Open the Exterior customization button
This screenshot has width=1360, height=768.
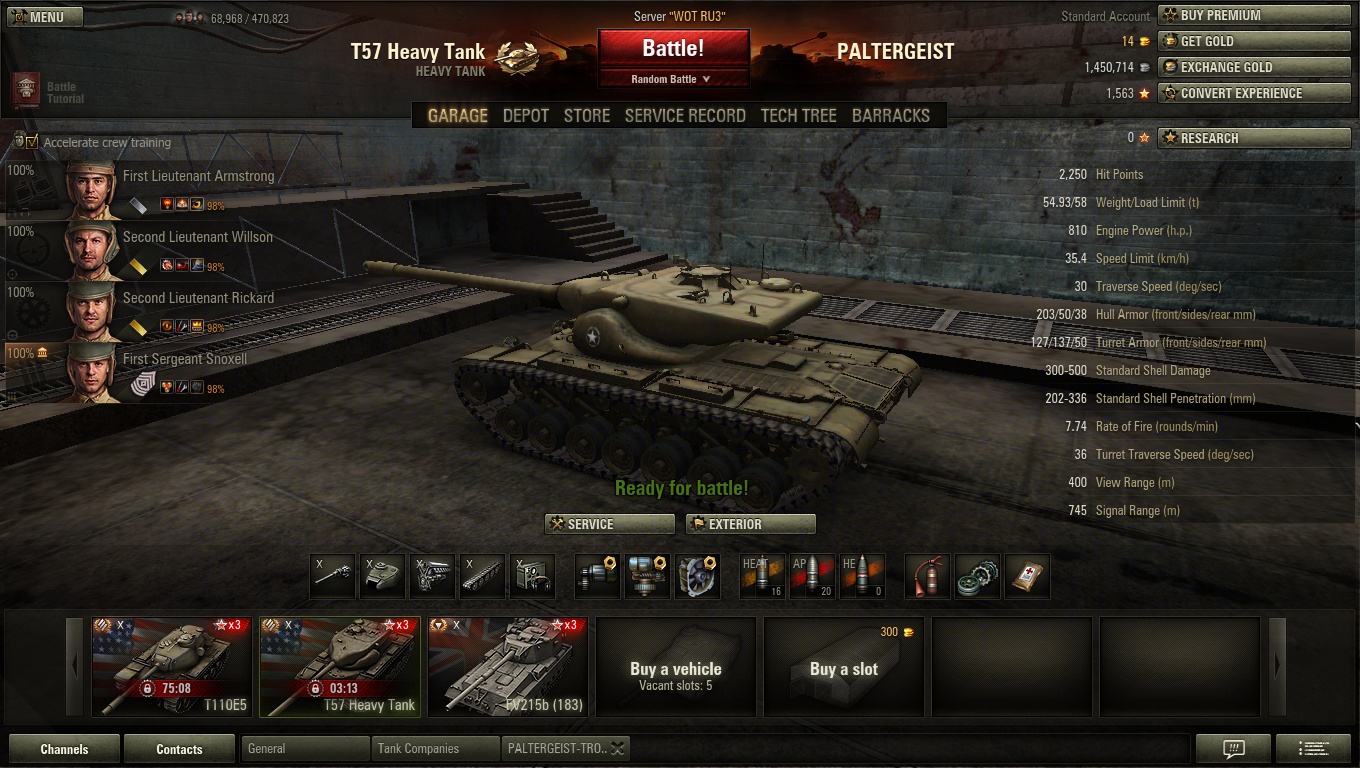coord(750,524)
